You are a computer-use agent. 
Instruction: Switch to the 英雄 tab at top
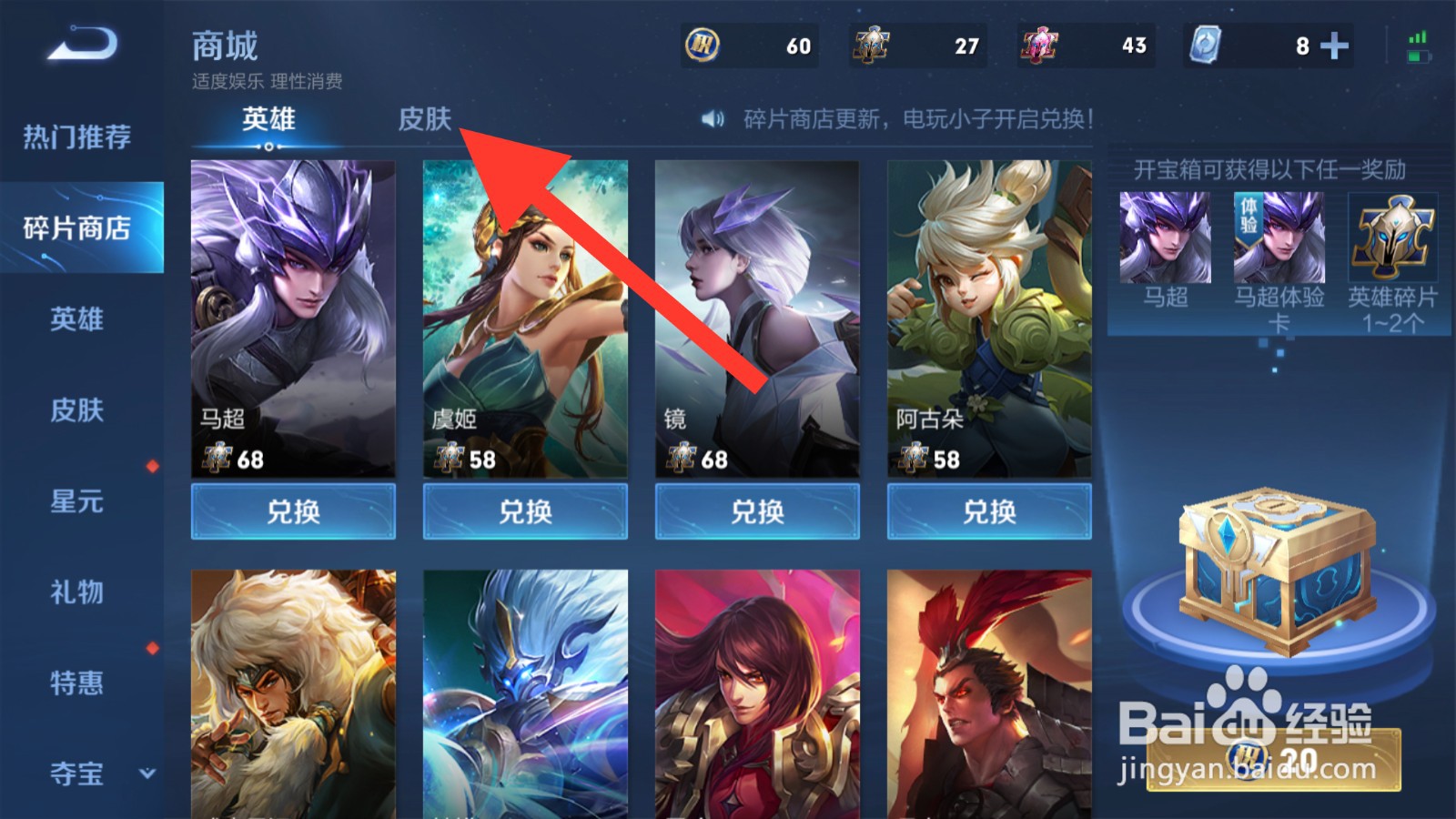tap(268, 119)
